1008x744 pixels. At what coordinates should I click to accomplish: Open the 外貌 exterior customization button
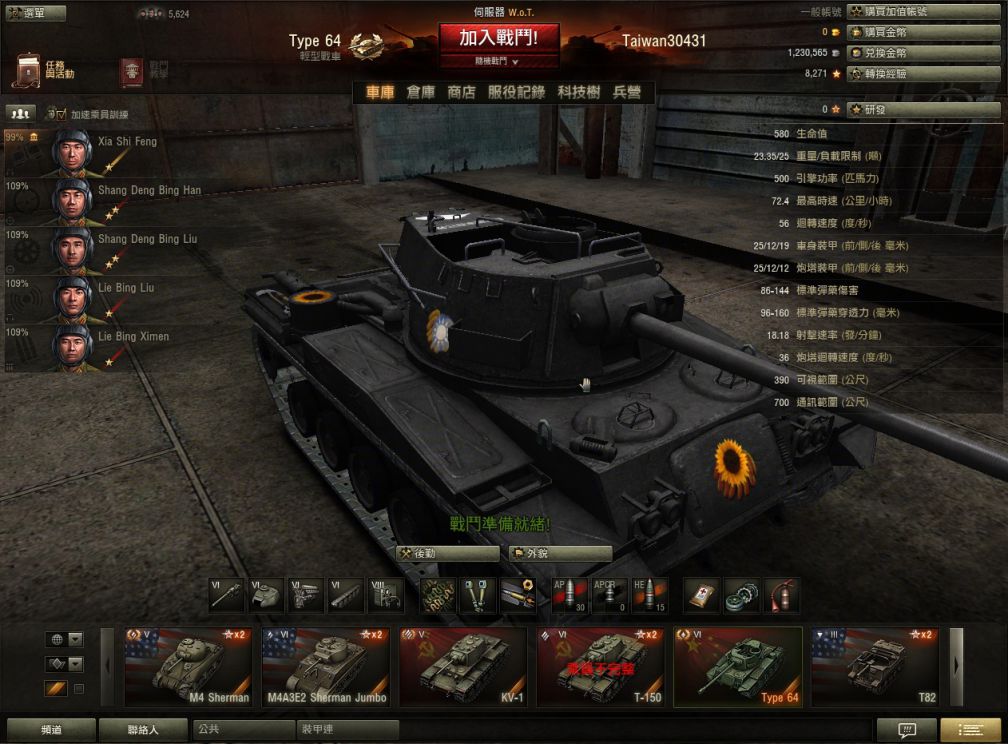(x=560, y=553)
